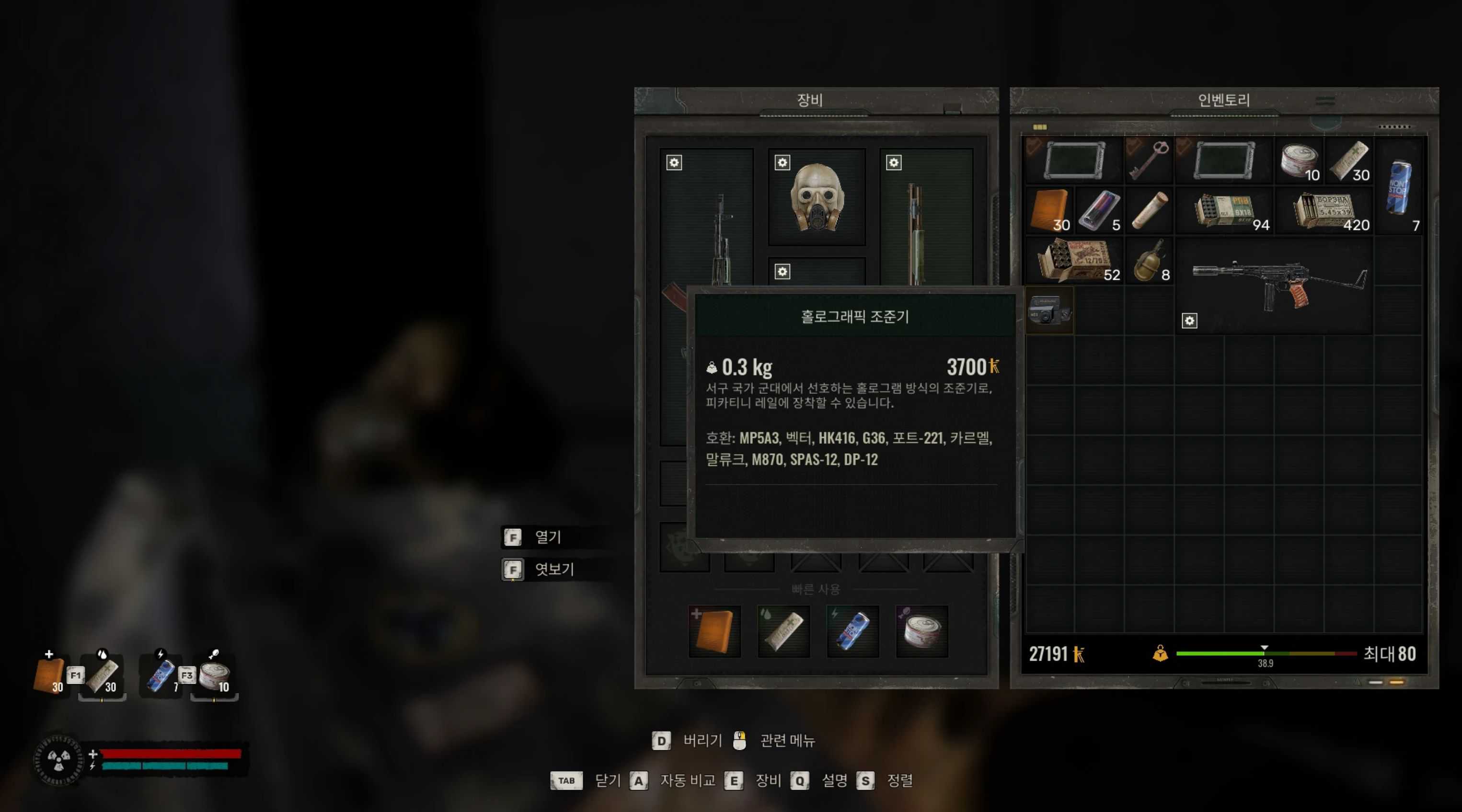The height and width of the screenshot is (812, 1462).
Task: Click the medkit in the quick-use bar
Action: click(714, 631)
